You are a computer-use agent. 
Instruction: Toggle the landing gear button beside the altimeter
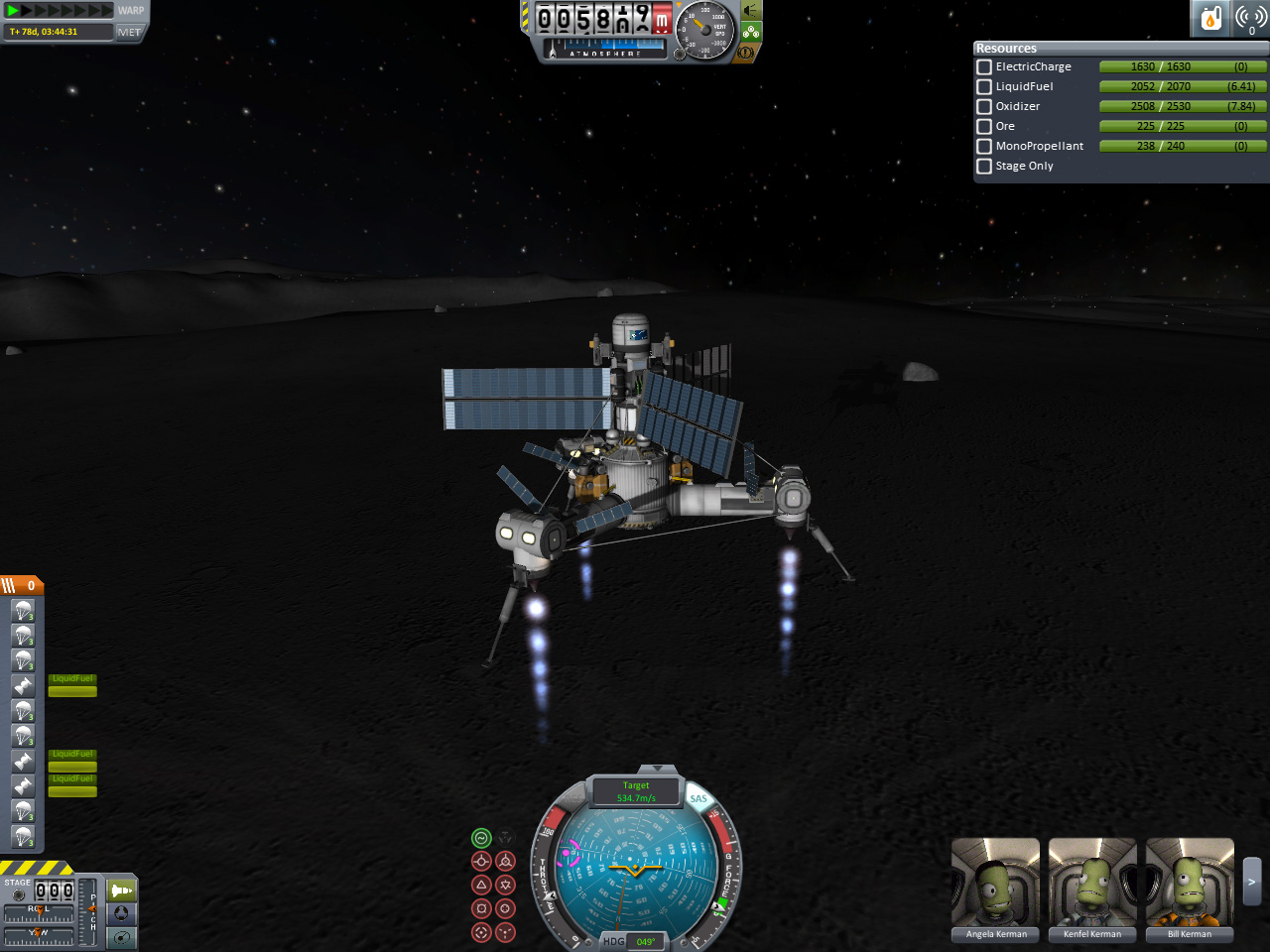751,32
